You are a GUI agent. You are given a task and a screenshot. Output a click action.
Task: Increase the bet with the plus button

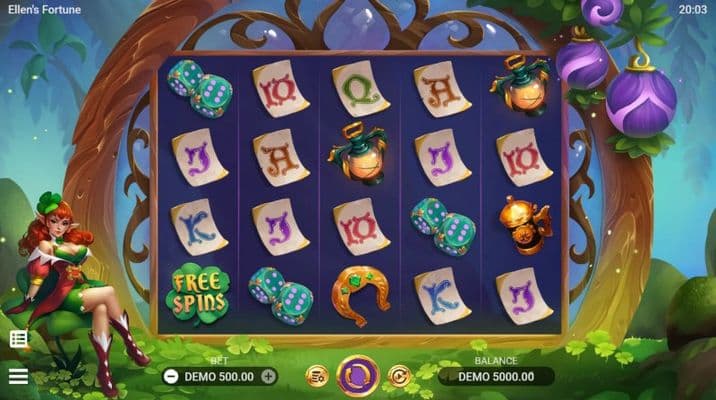tap(268, 376)
